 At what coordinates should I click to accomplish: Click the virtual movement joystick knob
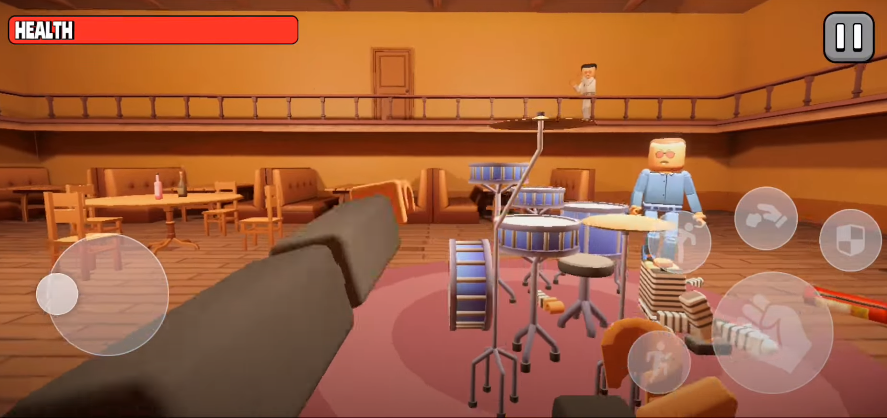pos(57,294)
